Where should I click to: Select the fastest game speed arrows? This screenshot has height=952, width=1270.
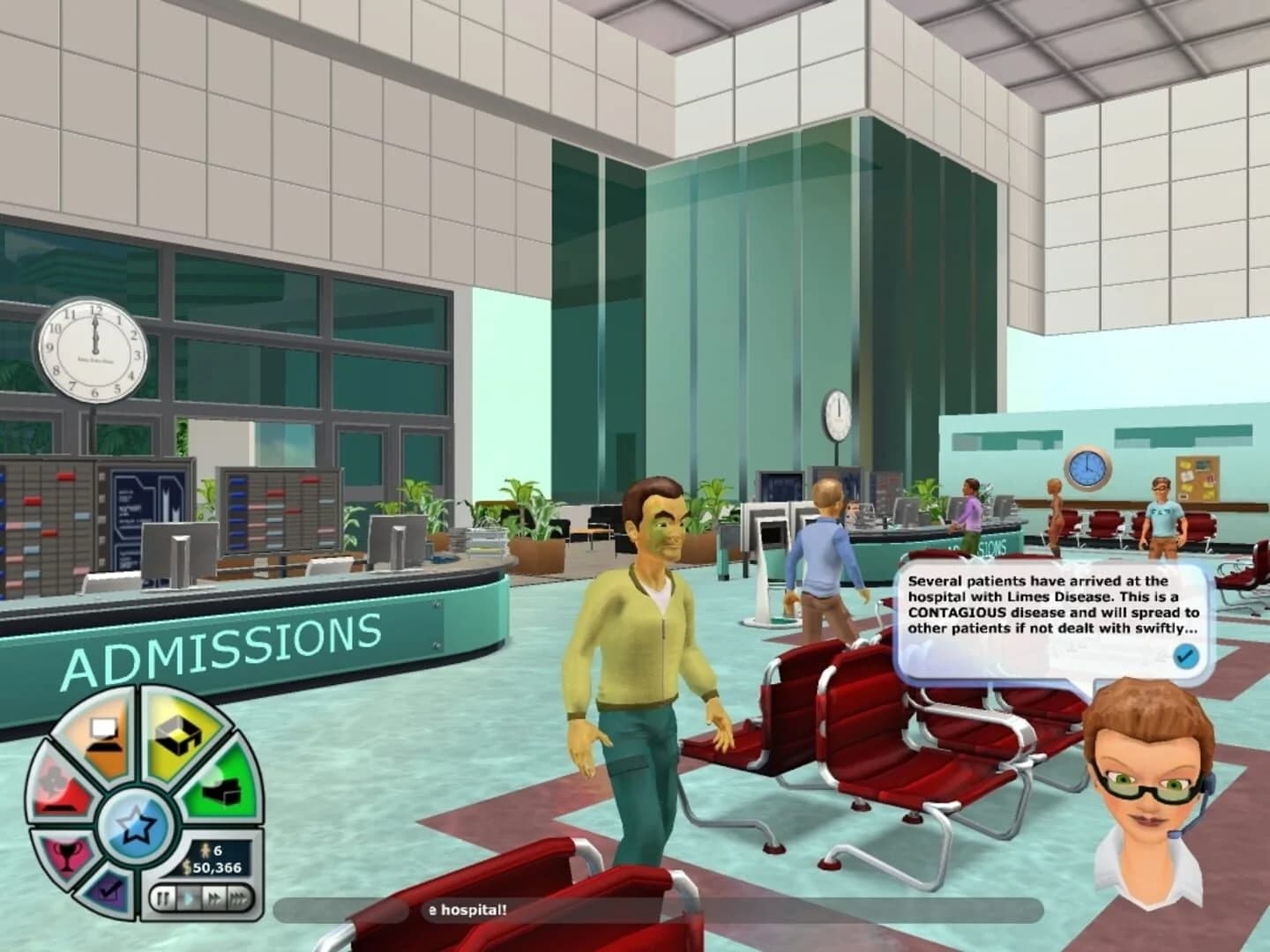coord(238,896)
